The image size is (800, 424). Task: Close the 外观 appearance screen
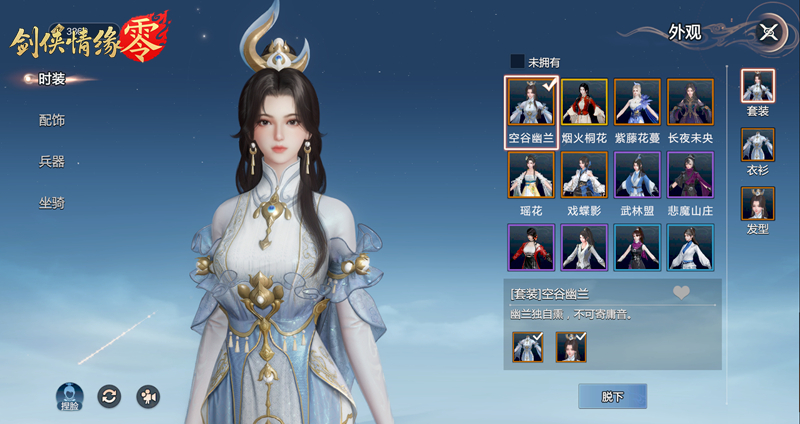pos(767,32)
